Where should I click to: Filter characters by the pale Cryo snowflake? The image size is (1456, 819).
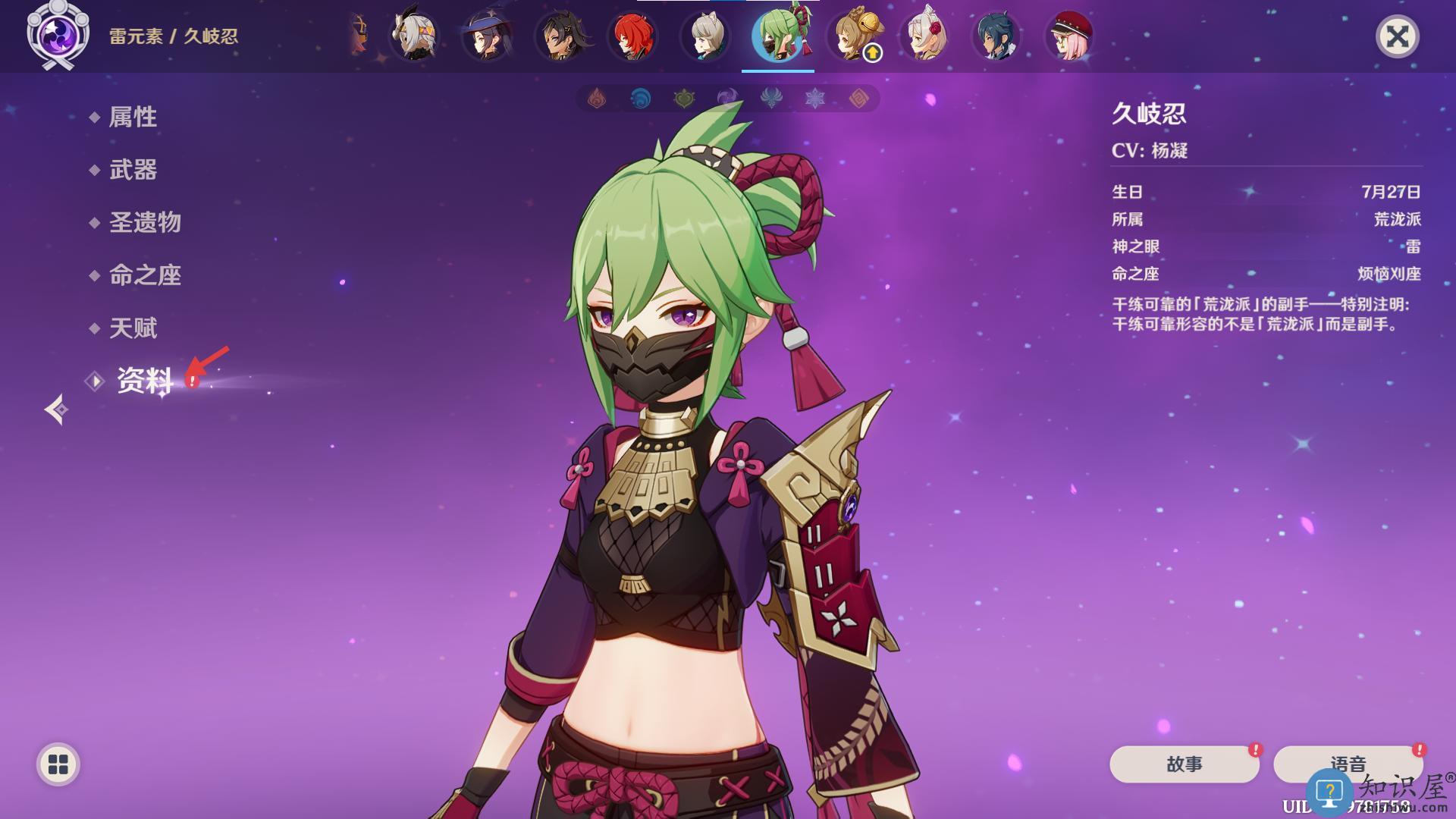(x=815, y=99)
